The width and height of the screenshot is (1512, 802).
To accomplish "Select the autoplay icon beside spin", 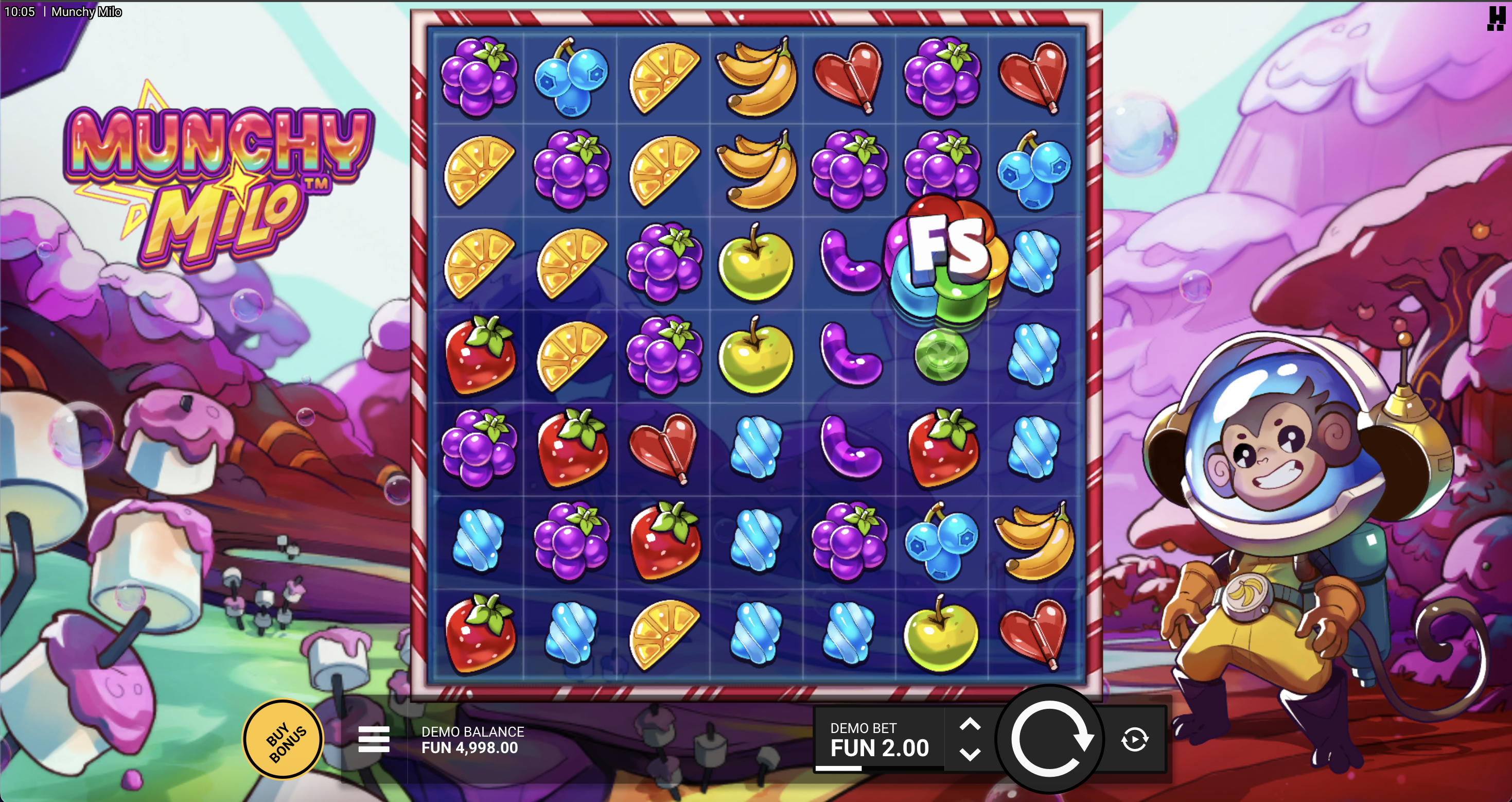I will [1135, 741].
